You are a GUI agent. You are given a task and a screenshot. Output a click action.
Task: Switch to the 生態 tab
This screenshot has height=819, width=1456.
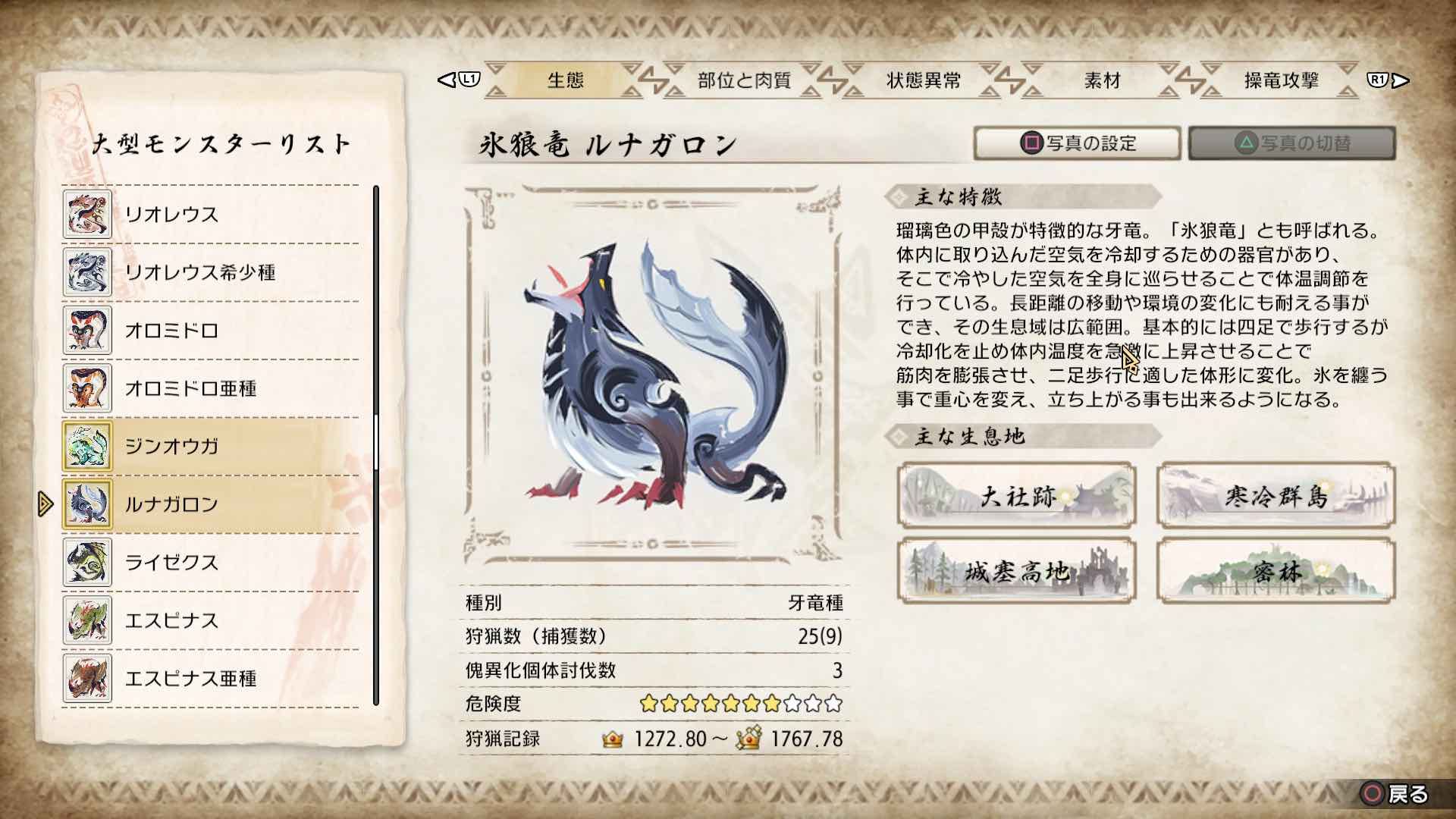point(565,82)
